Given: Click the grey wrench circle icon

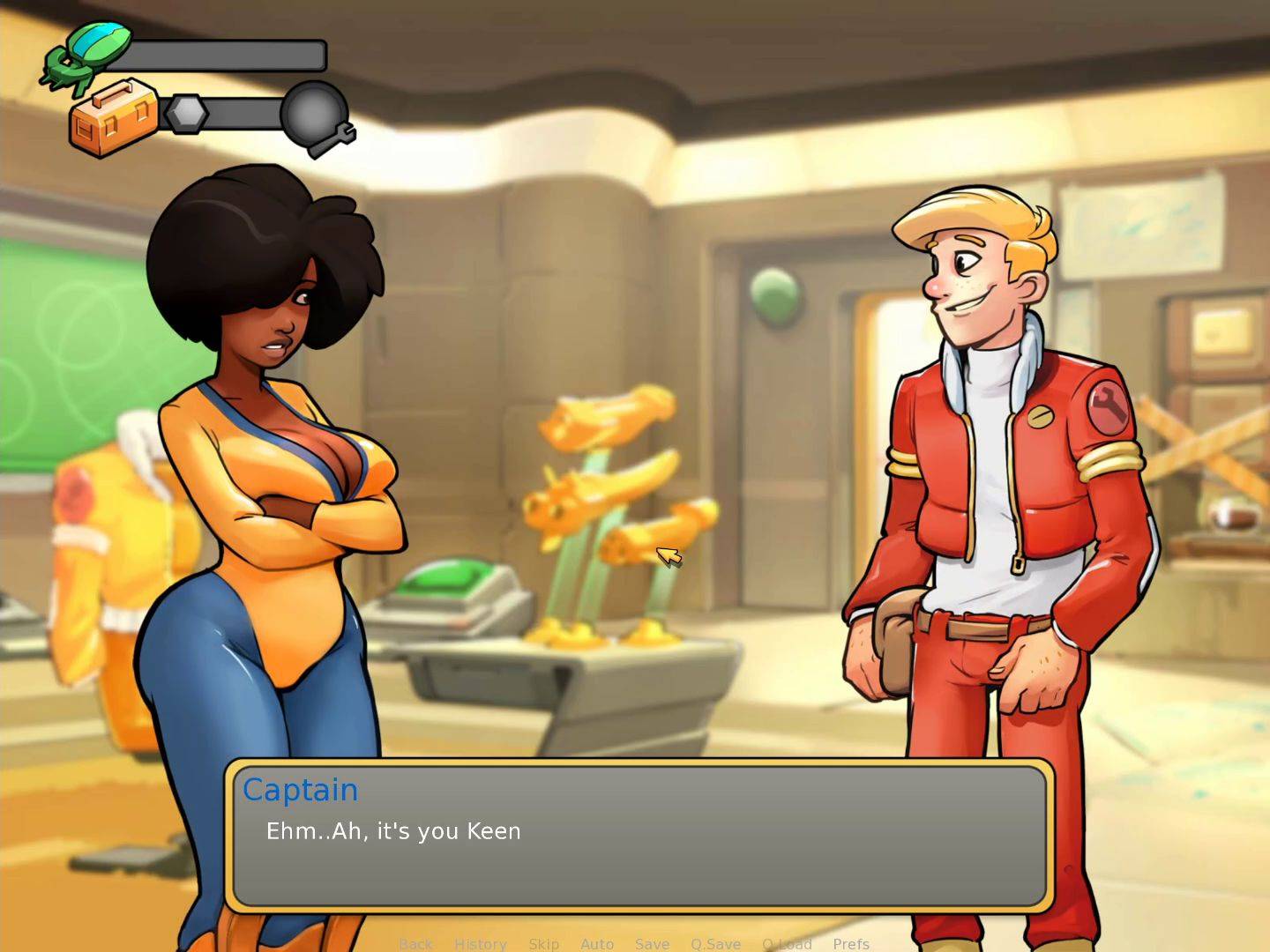Looking at the screenshot, I should pos(317,116).
